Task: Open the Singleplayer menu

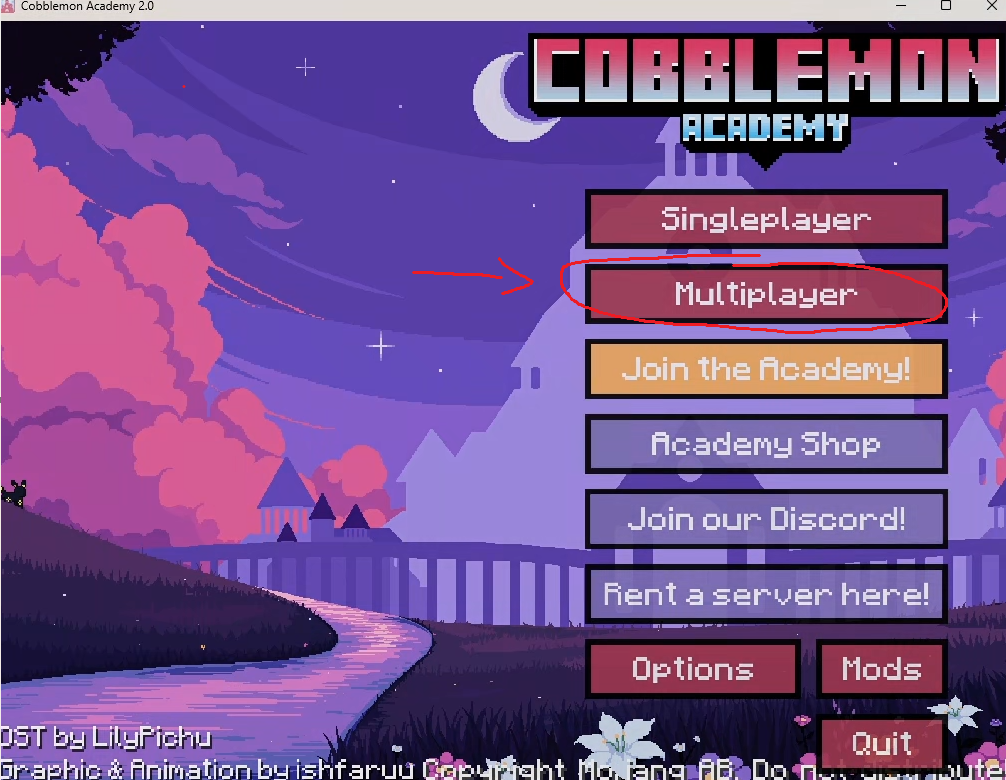Action: coord(766,219)
